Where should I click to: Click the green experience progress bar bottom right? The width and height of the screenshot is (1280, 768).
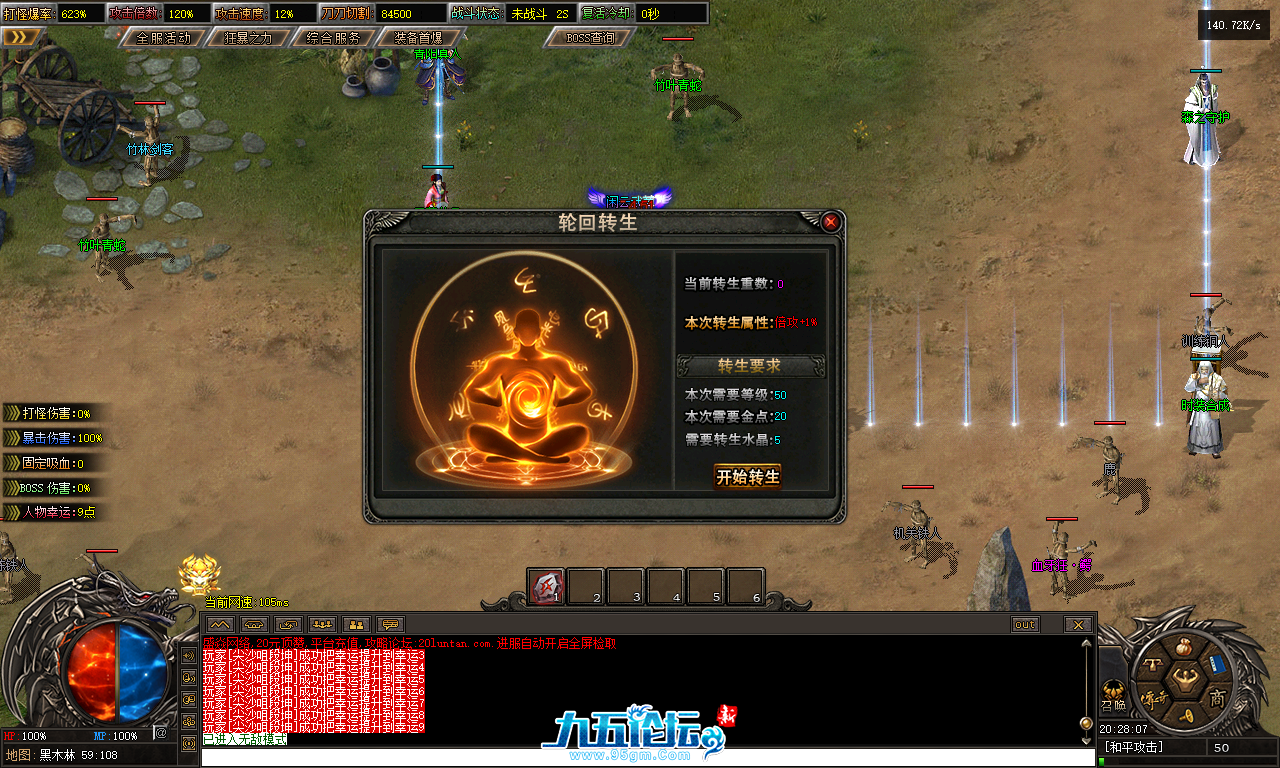tap(1180, 761)
